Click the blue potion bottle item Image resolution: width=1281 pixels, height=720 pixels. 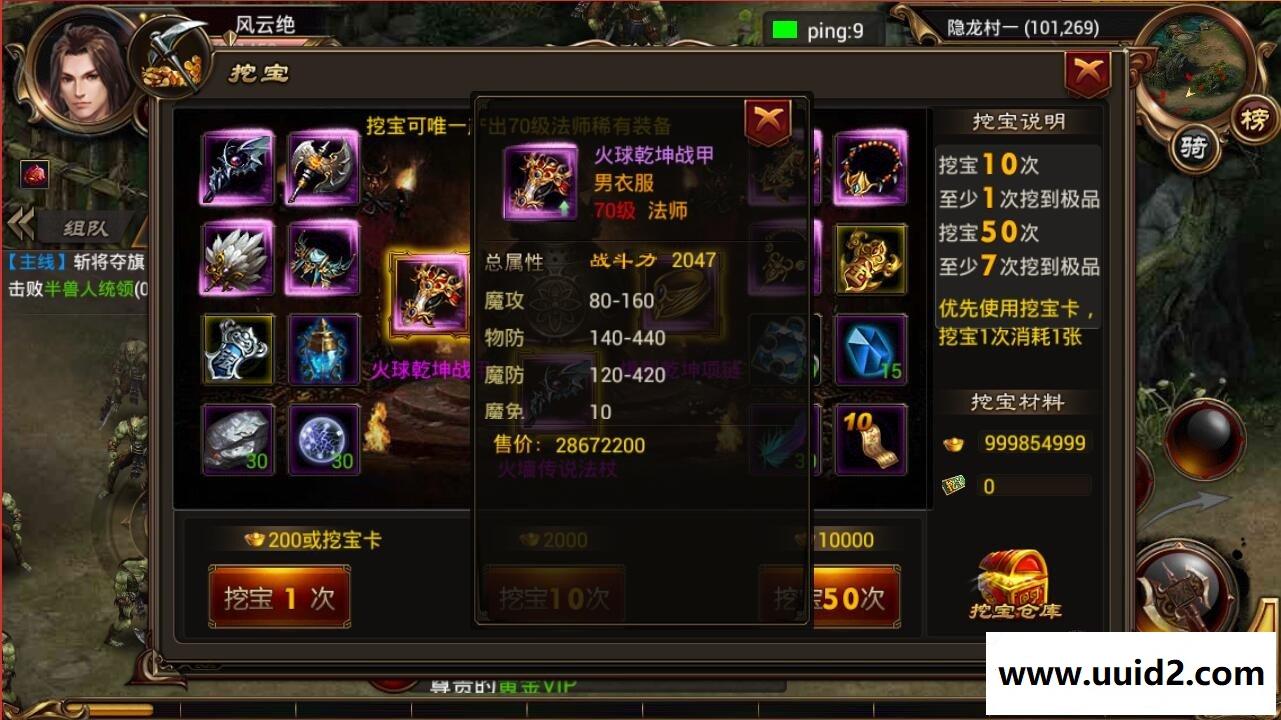[323, 350]
